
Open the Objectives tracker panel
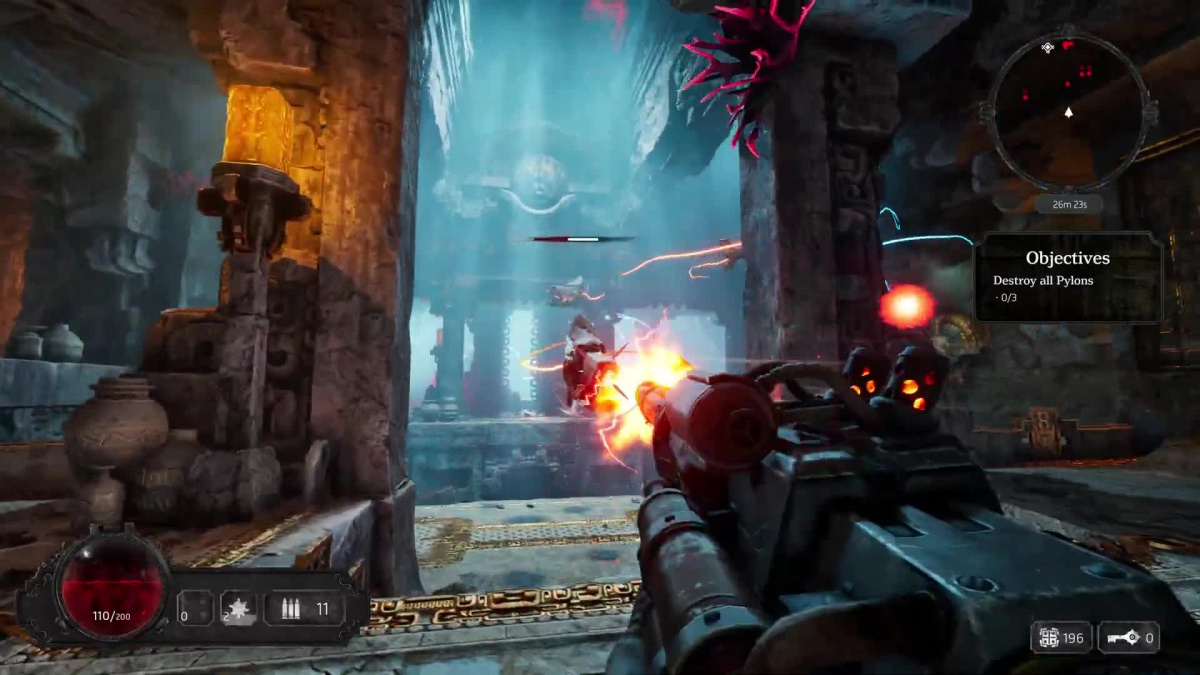1068,277
